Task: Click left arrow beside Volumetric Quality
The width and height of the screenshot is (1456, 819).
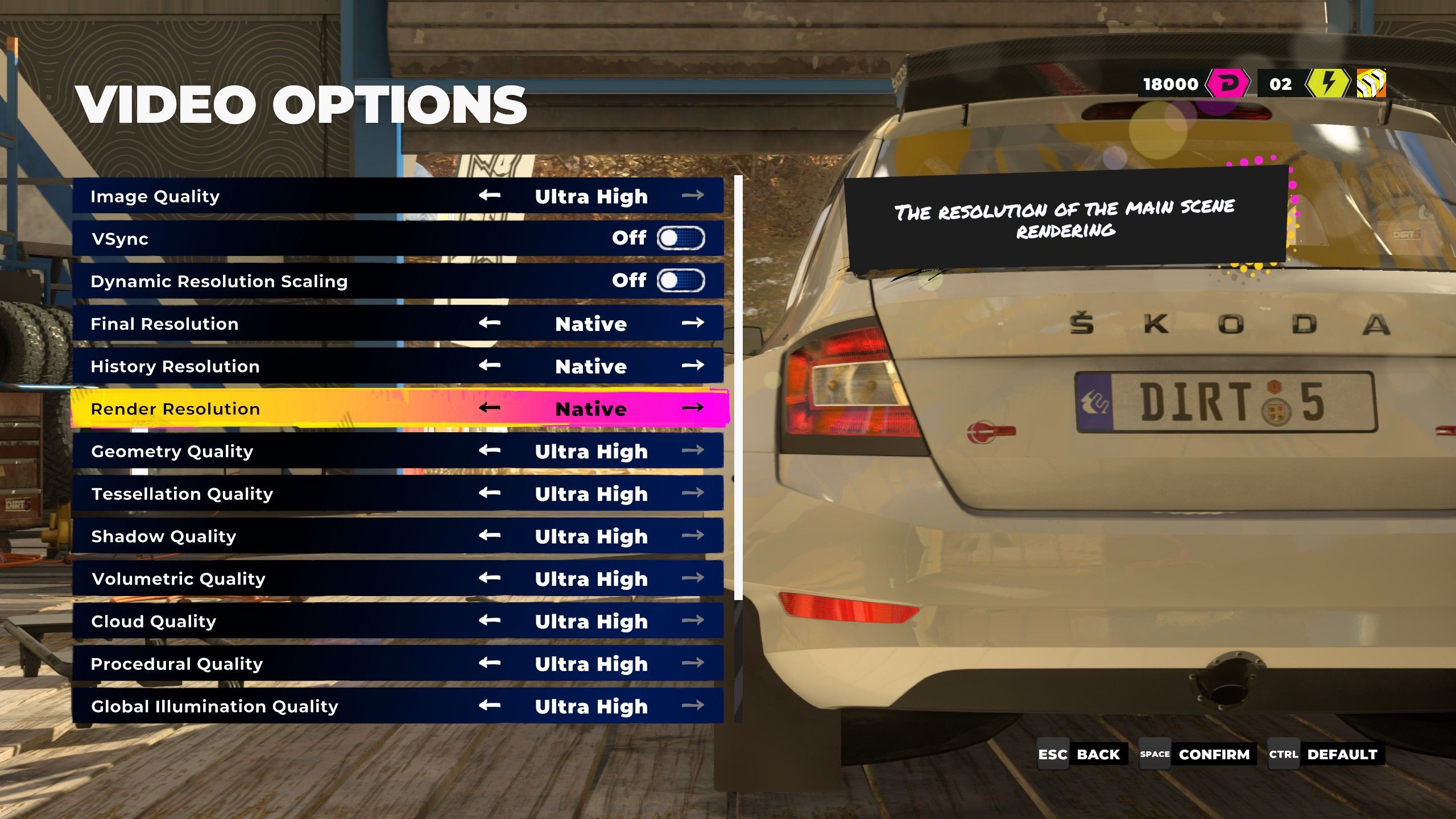Action: 489,578
